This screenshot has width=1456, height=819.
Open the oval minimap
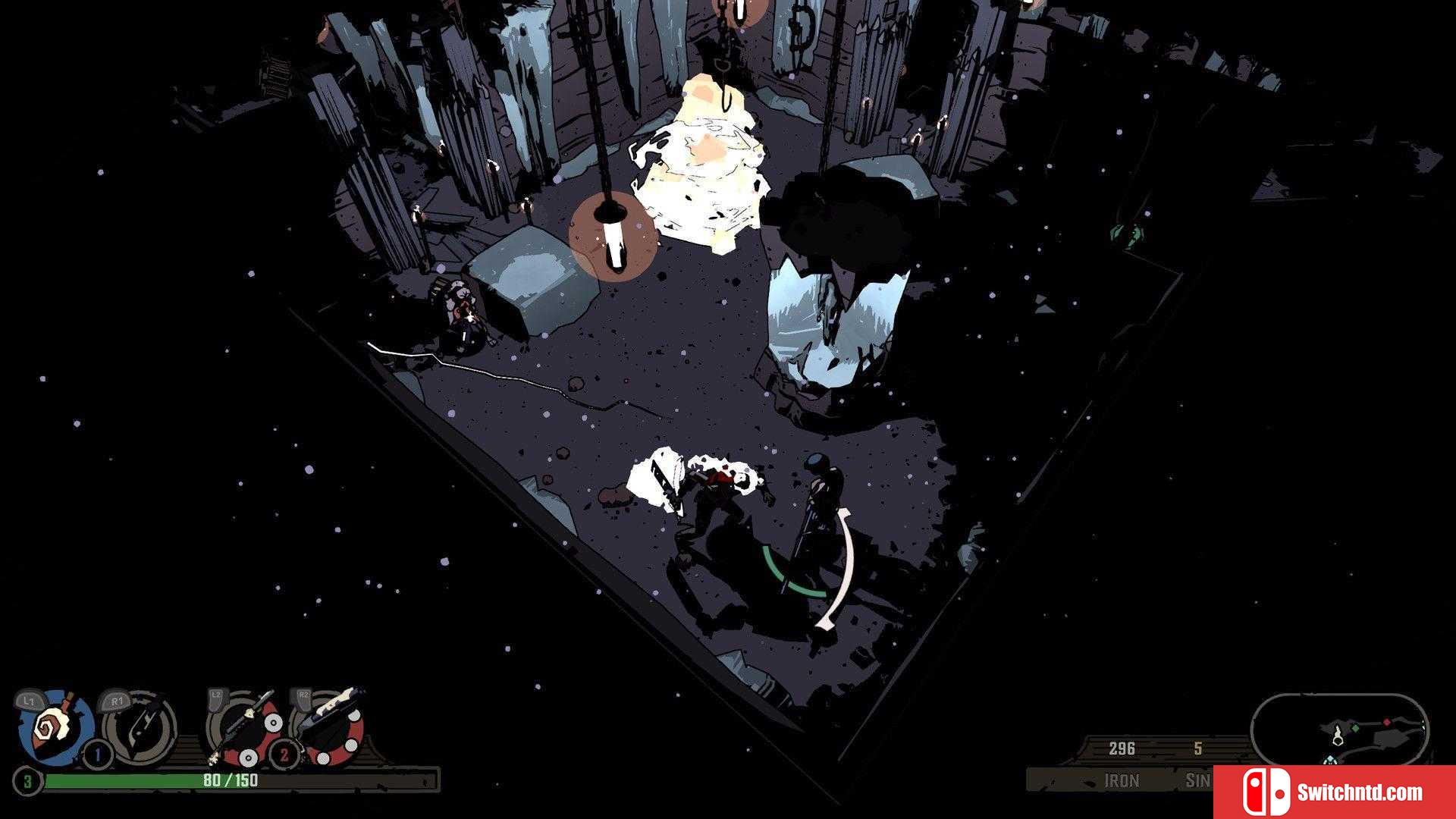1339,730
